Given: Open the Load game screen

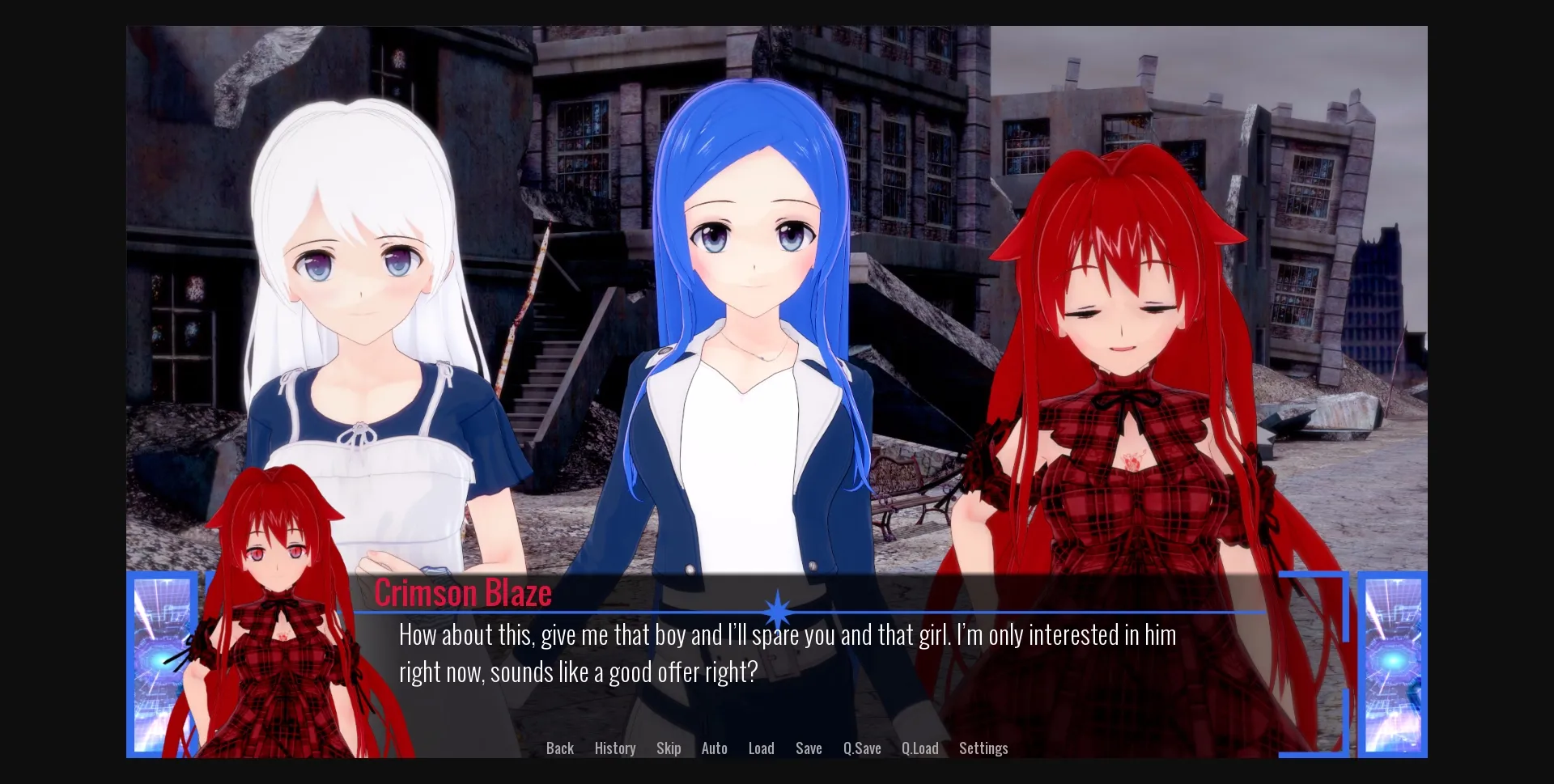Looking at the screenshot, I should [x=761, y=748].
